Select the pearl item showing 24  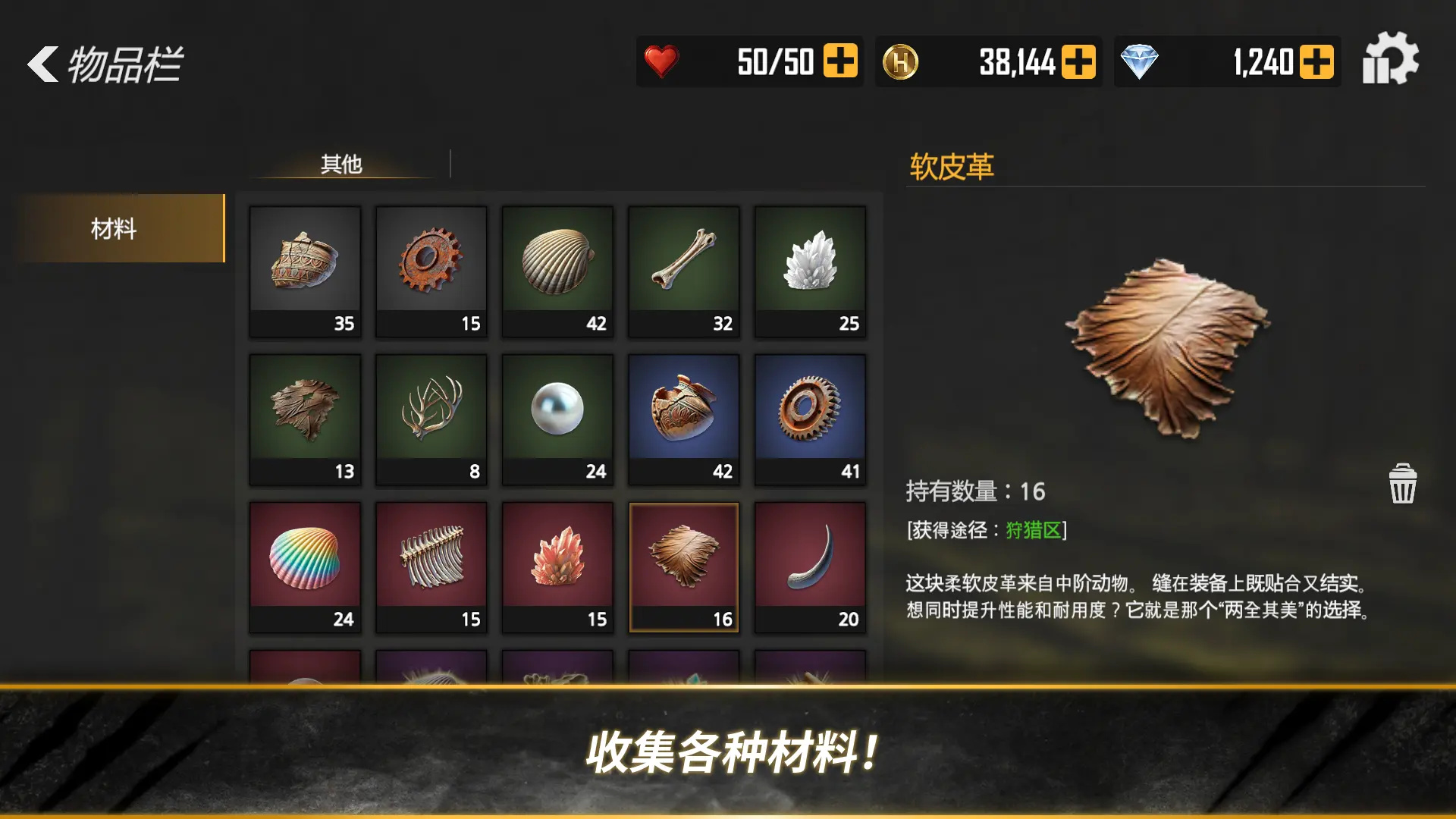(557, 419)
